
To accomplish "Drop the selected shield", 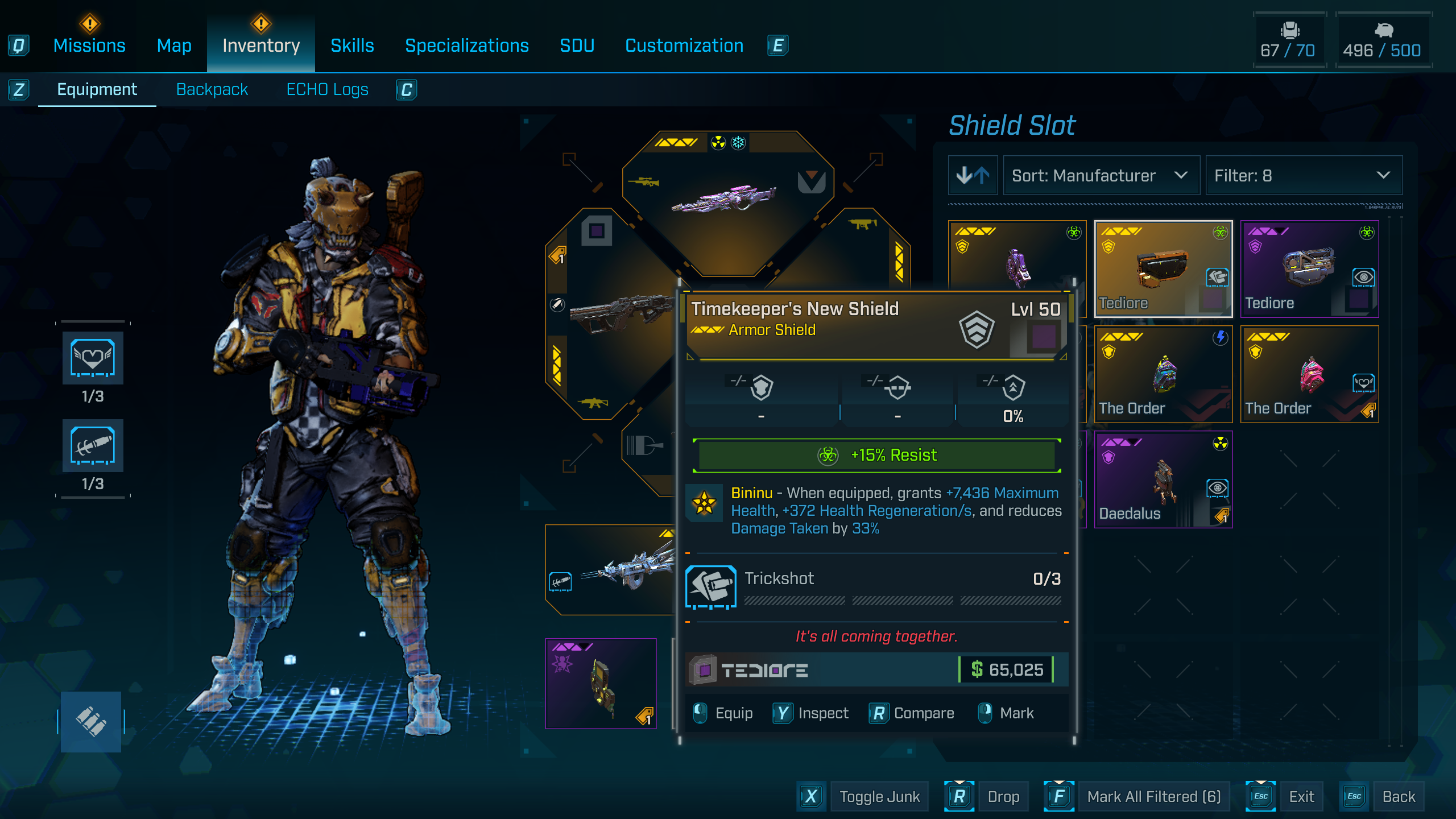I will pos(1003,796).
